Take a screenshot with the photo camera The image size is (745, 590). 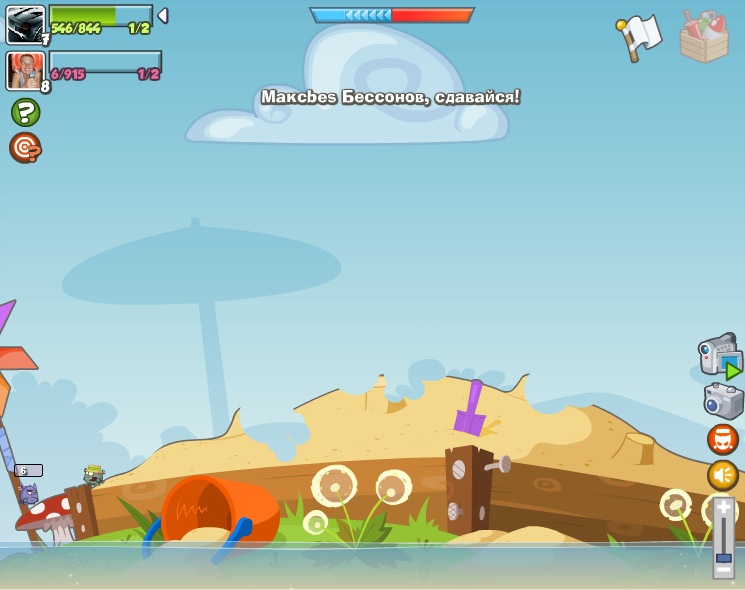[x=723, y=401]
